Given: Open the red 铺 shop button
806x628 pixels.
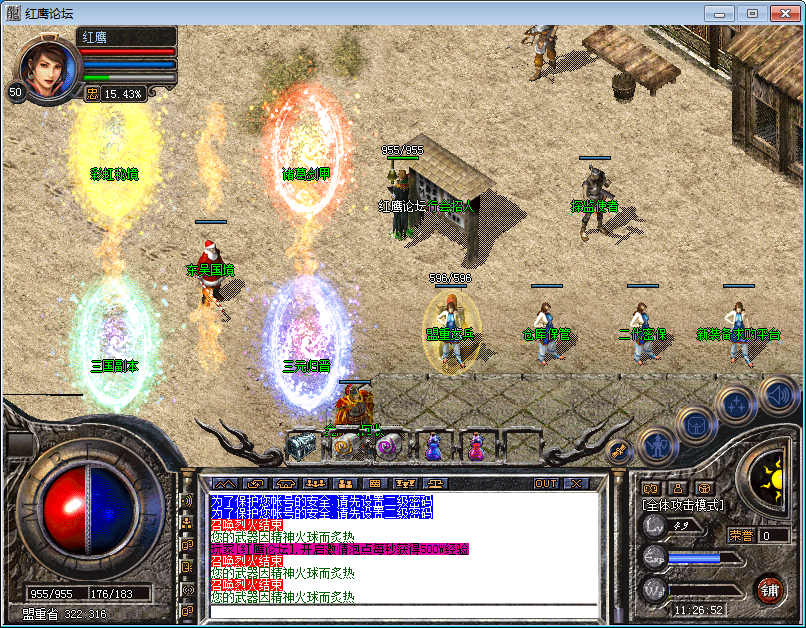Looking at the screenshot, I should point(769,587).
